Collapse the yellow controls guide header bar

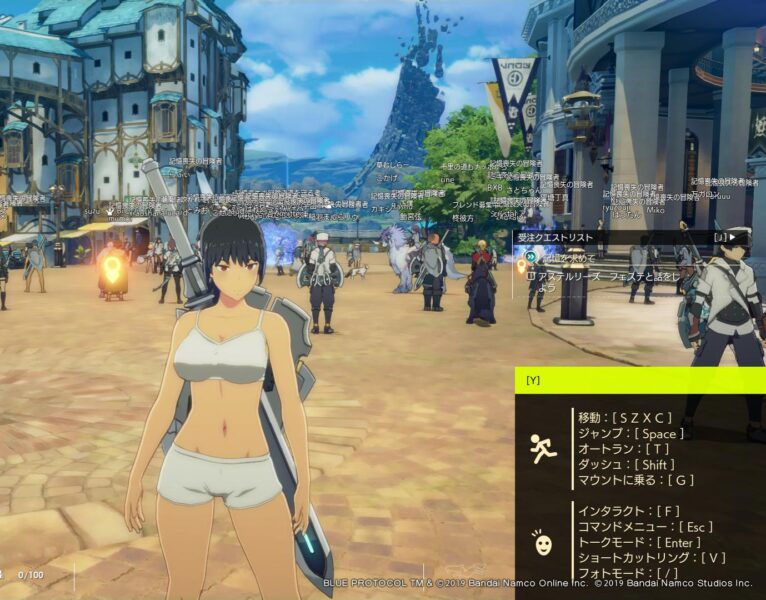point(640,380)
